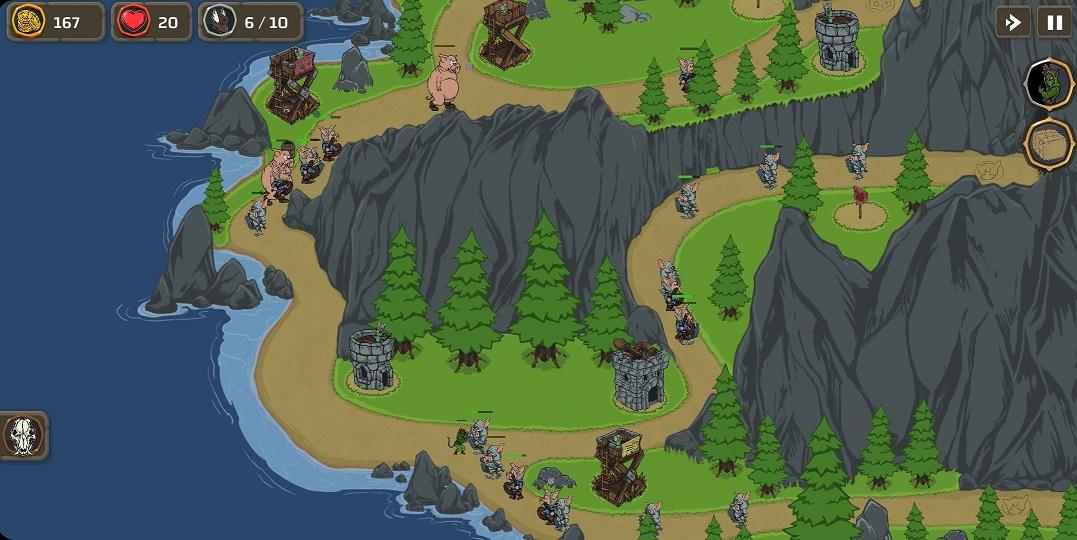Toggle fast-forward speed
This screenshot has width=1077, height=540.
[x=1013, y=22]
